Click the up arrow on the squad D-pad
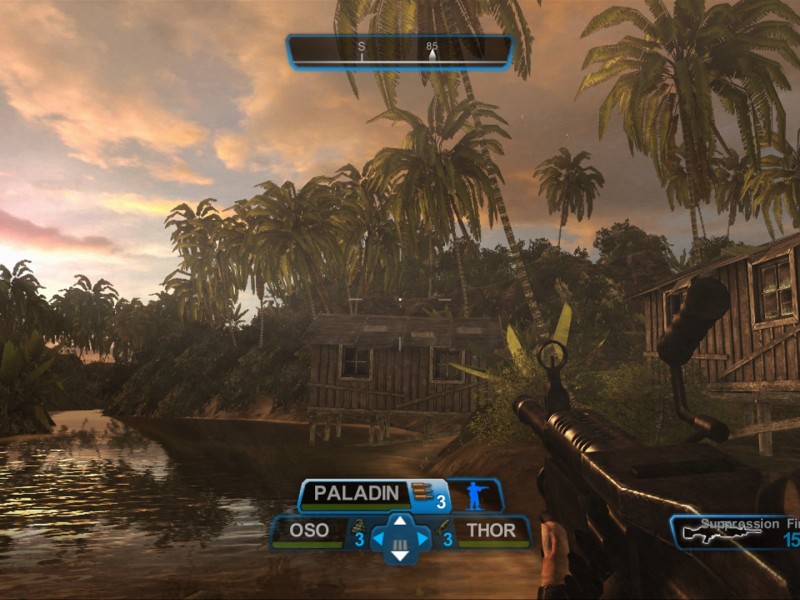This screenshot has height=600, width=800. [399, 521]
